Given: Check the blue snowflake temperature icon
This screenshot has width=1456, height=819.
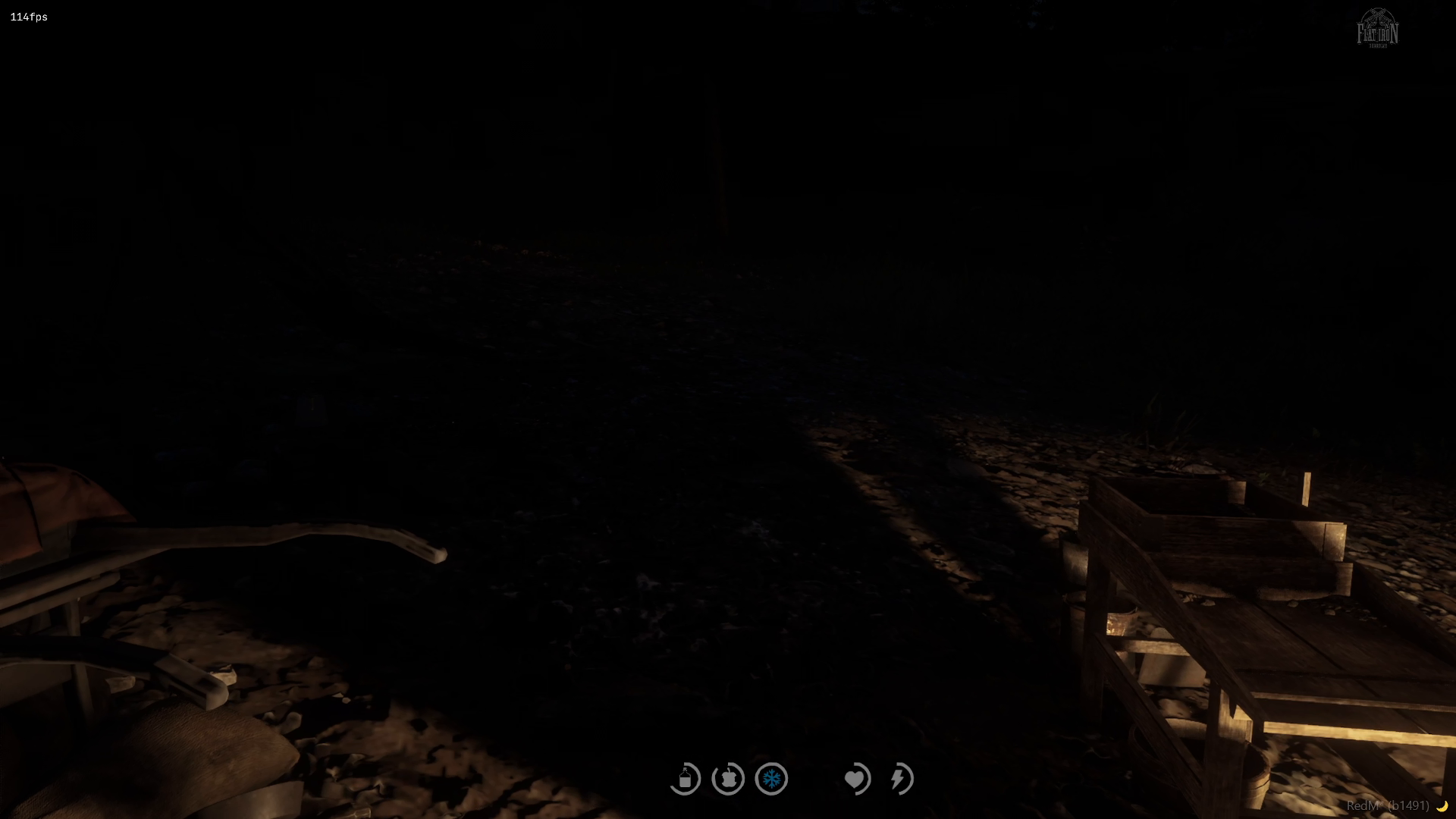Looking at the screenshot, I should pos(771,779).
